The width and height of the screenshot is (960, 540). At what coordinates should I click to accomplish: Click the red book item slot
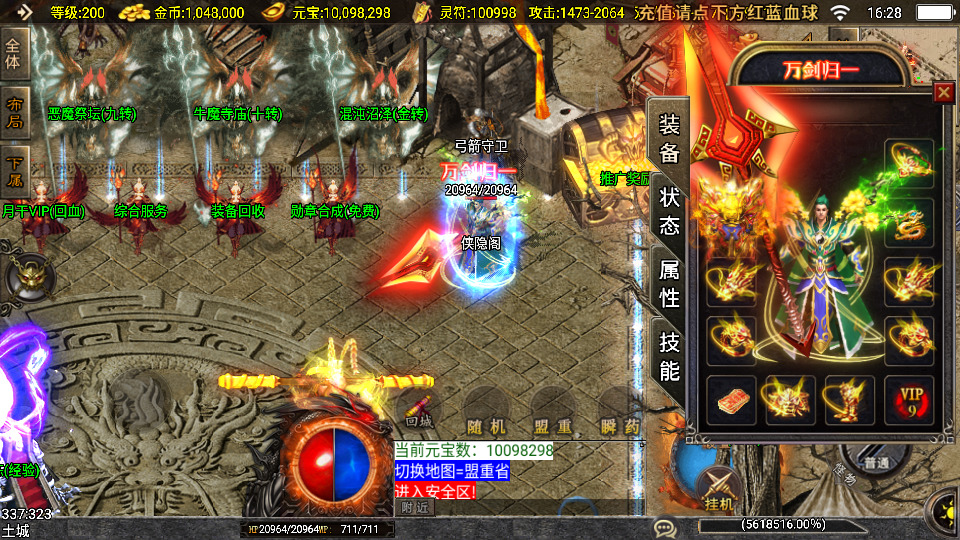pyautogui.click(x=732, y=401)
